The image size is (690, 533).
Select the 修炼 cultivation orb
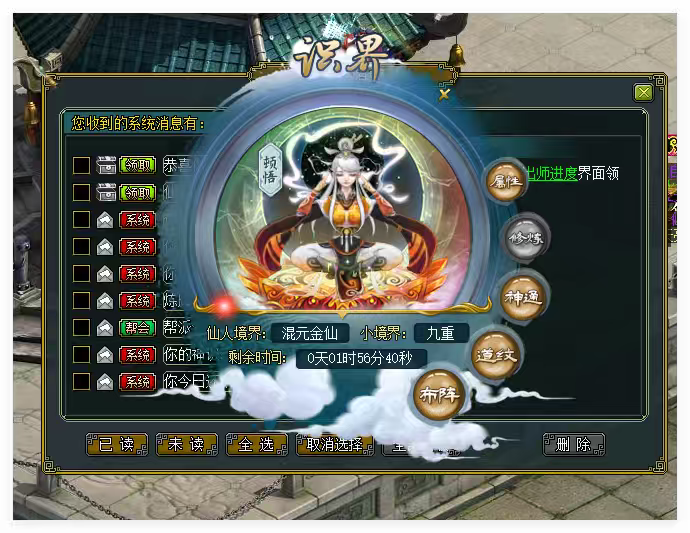tap(524, 238)
